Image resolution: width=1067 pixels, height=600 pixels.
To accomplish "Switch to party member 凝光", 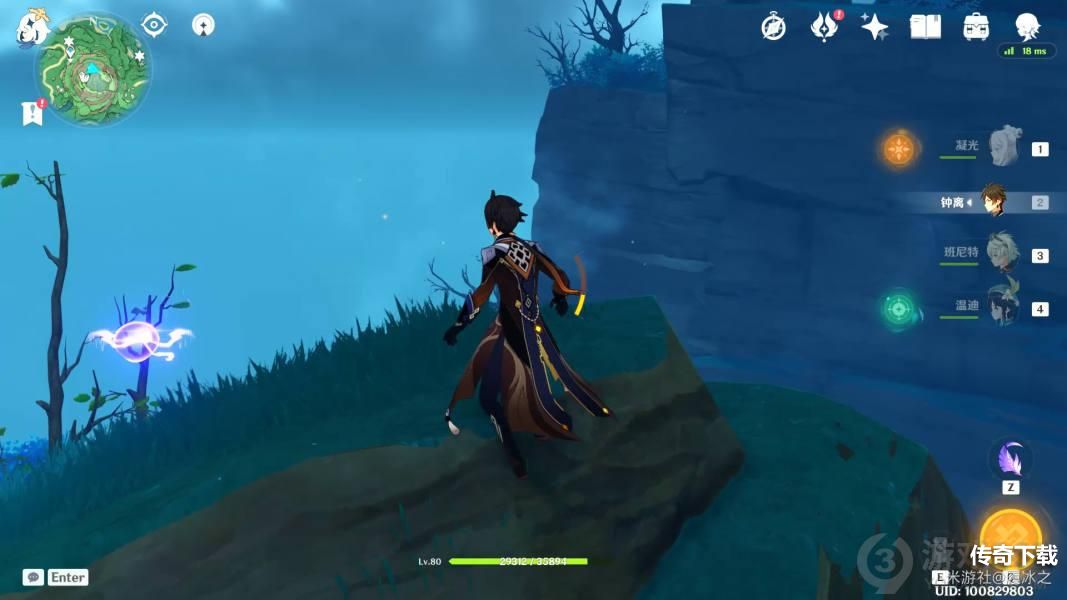I will [x=1002, y=148].
